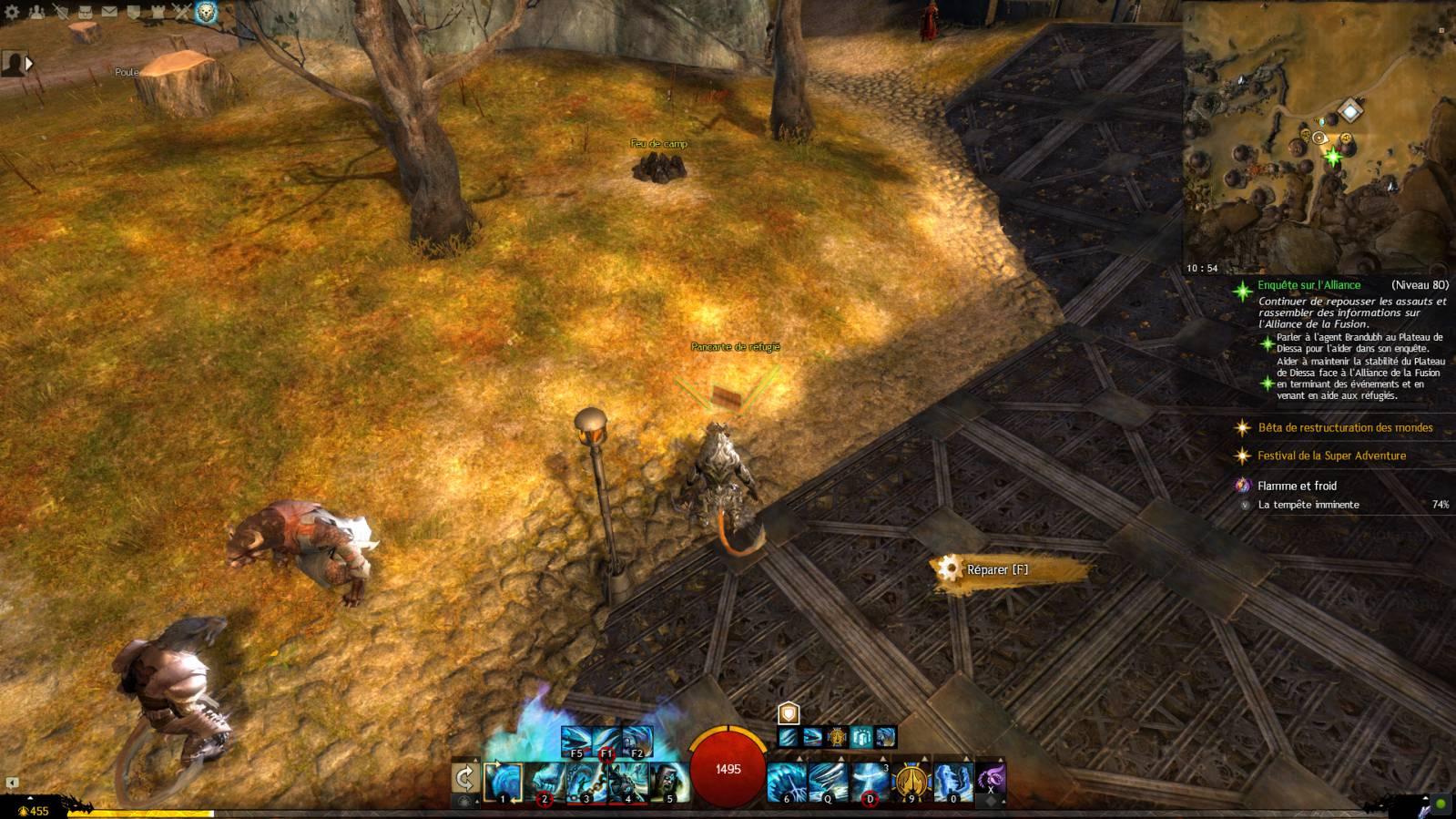Open the World vs World castle icon
This screenshot has height=819, width=1456.
point(158,12)
